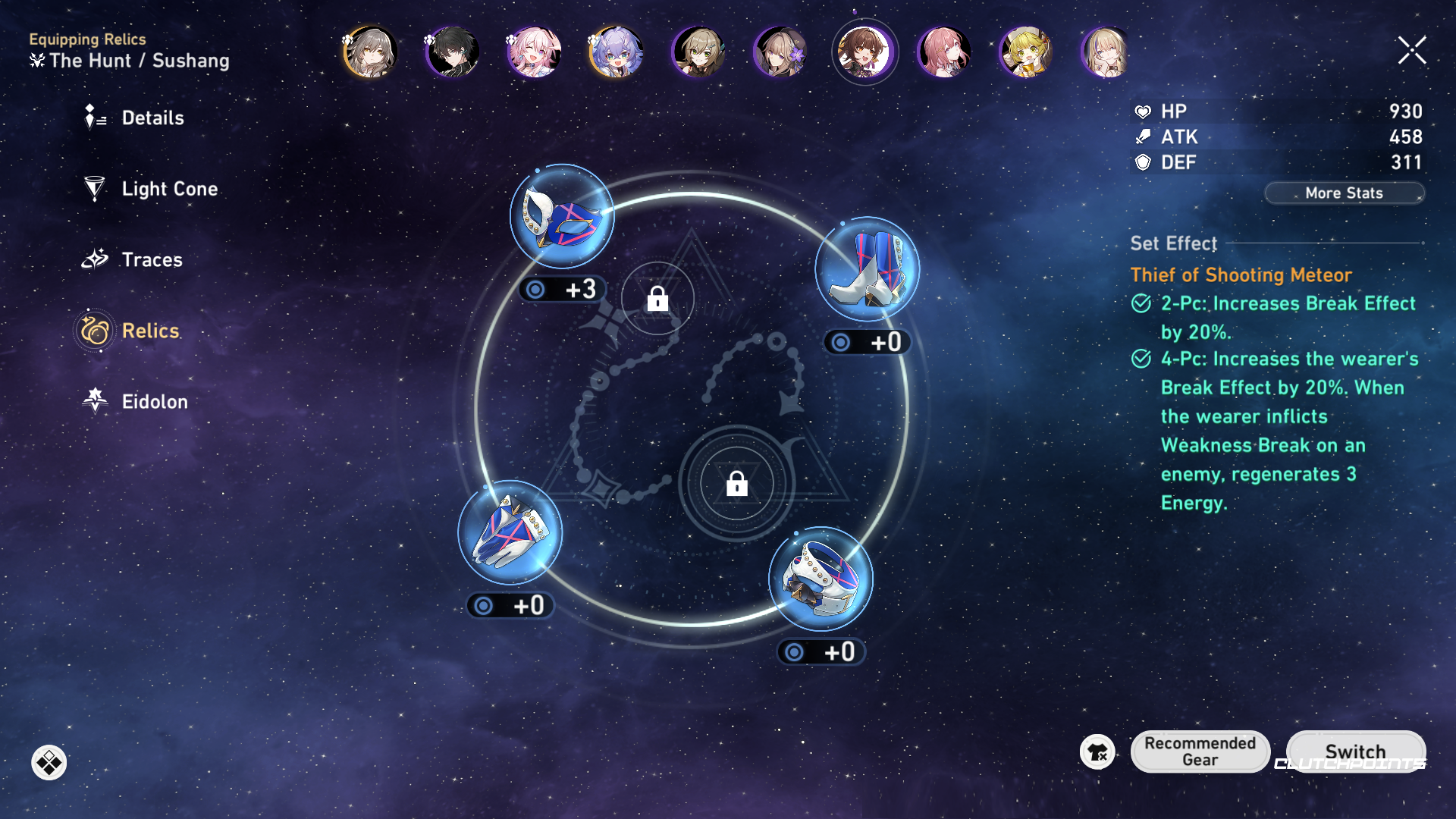Choose the black-haired Dan Heng portrait
Image resolution: width=1456 pixels, height=819 pixels.
tap(452, 52)
